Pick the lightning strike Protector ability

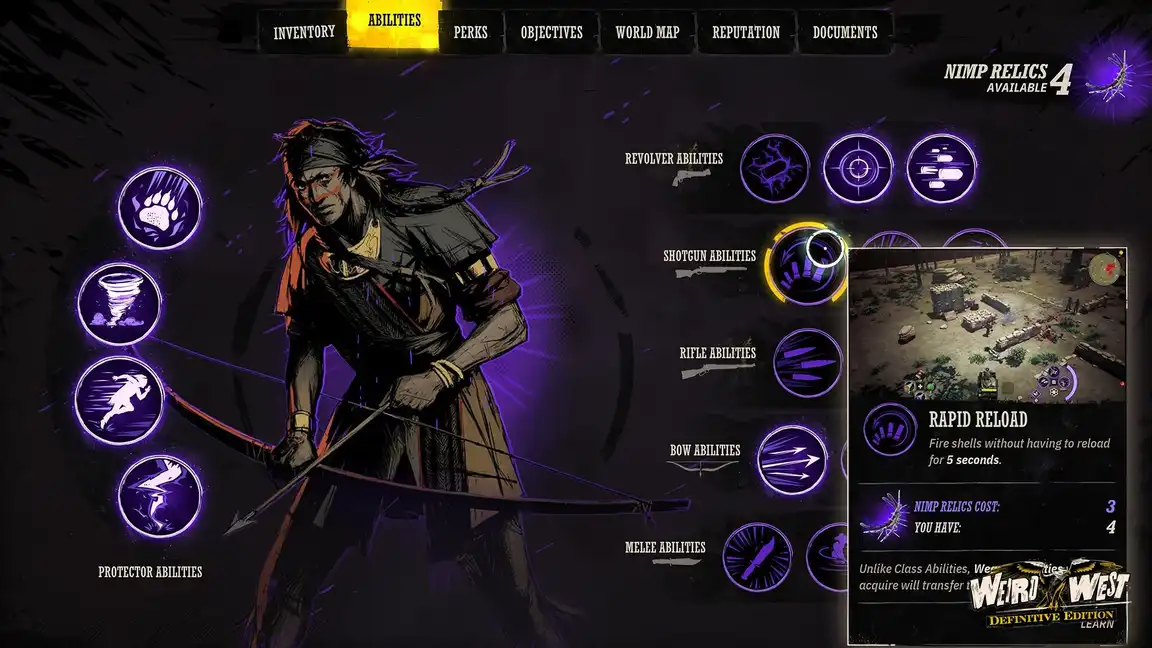160,496
